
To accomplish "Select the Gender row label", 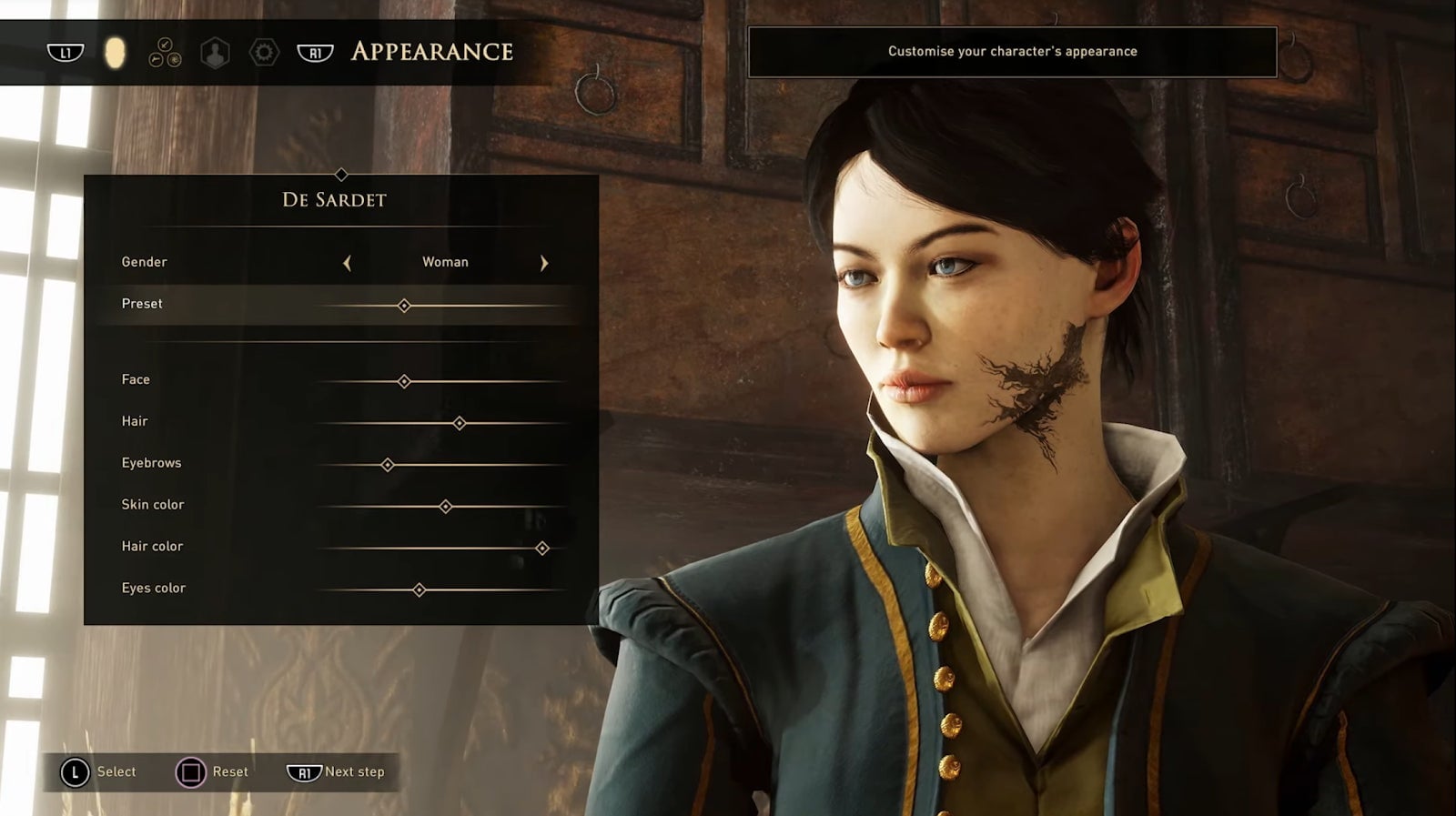I will [x=145, y=262].
